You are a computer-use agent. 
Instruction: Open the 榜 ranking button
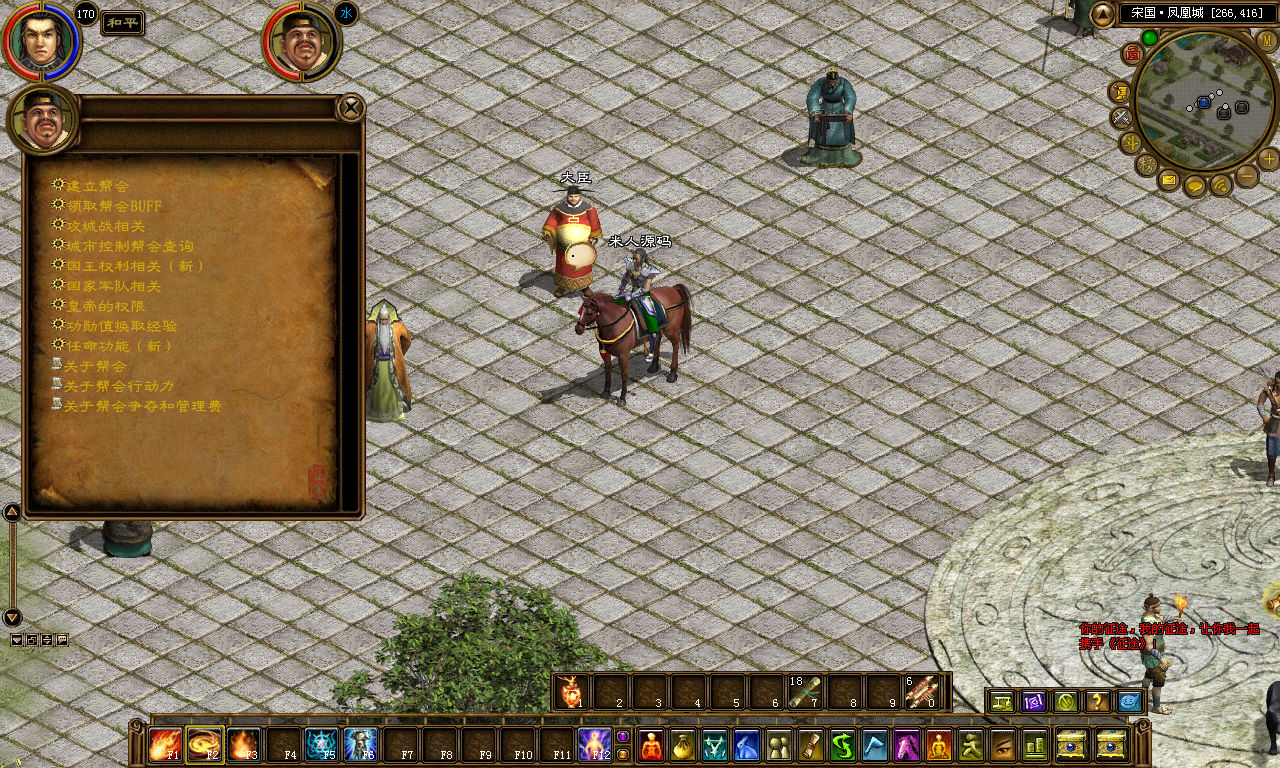tap(1146, 164)
